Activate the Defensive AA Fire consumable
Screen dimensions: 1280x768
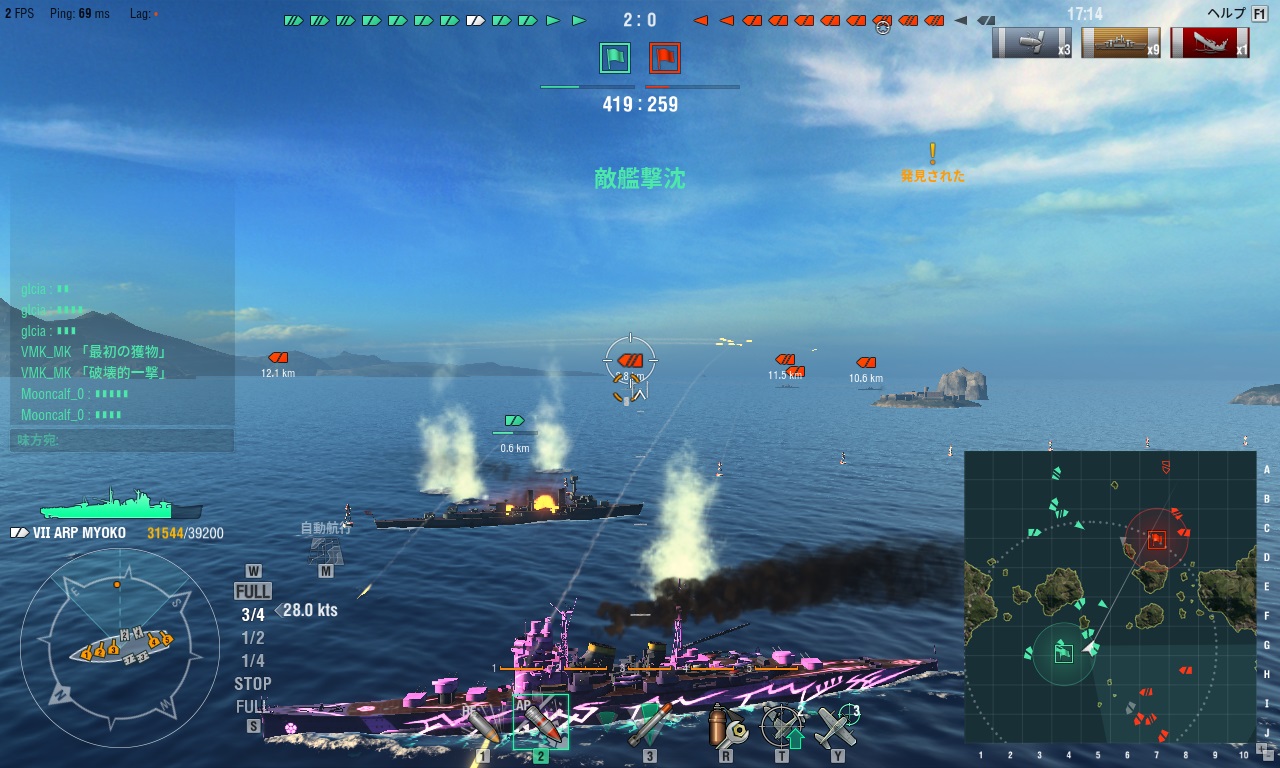click(781, 727)
